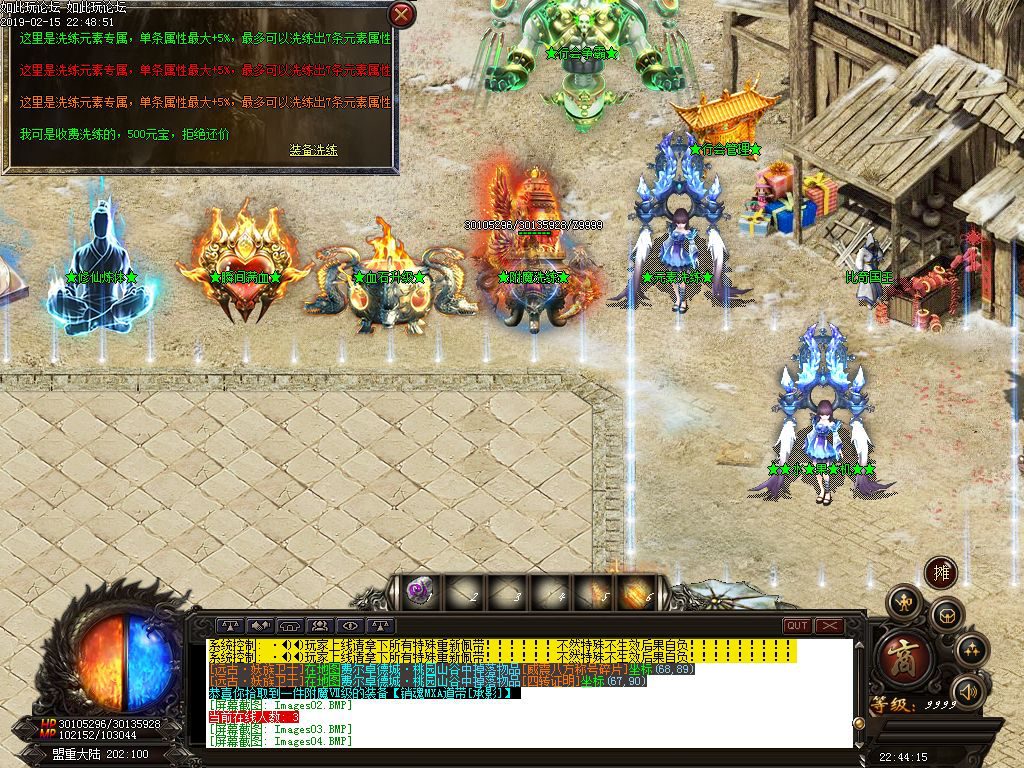Screen dimensions: 1024x768
Task: Open the bag chest icon
Action: point(947,616)
